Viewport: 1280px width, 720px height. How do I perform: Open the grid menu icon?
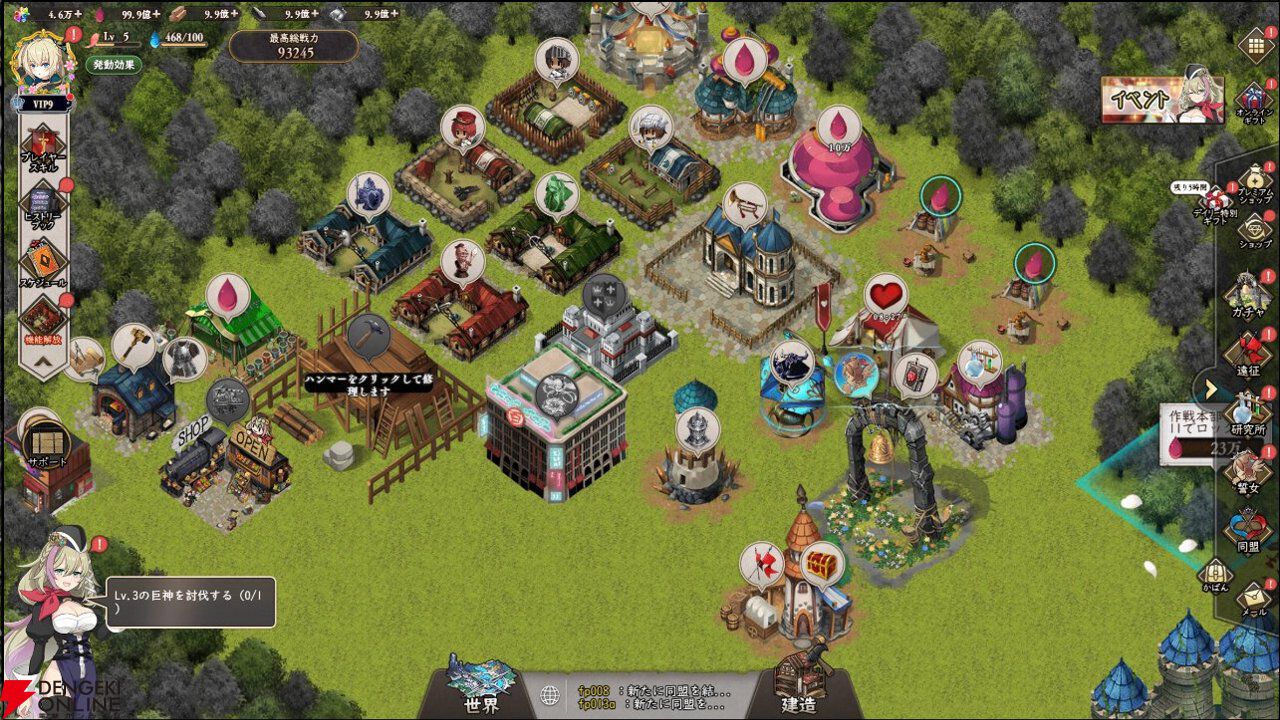coord(1255,45)
